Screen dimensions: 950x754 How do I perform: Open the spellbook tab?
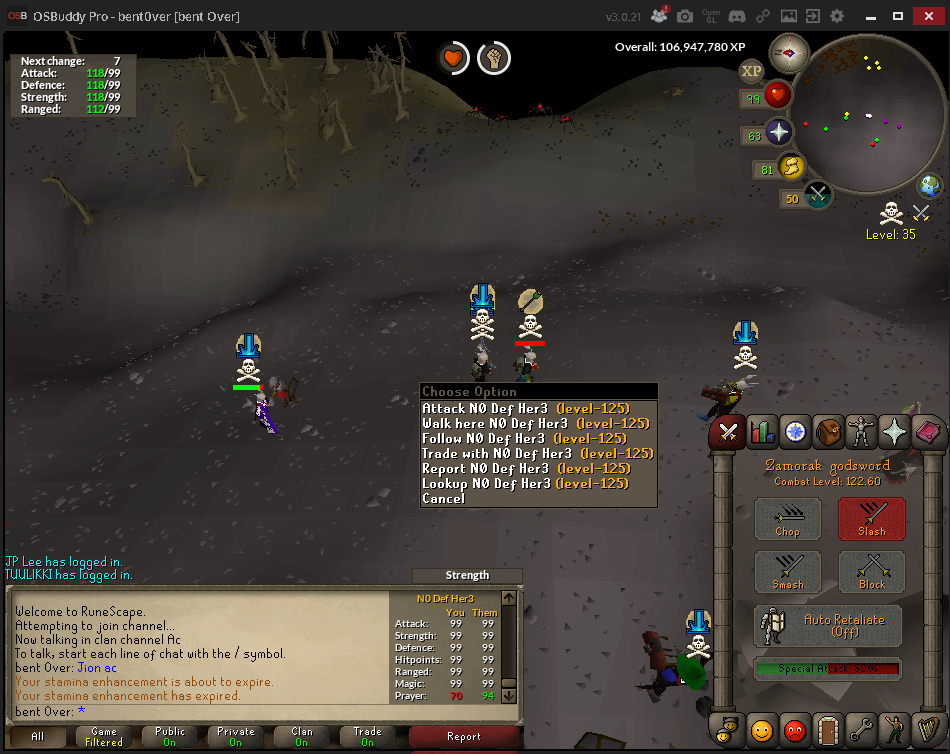[x=926, y=432]
